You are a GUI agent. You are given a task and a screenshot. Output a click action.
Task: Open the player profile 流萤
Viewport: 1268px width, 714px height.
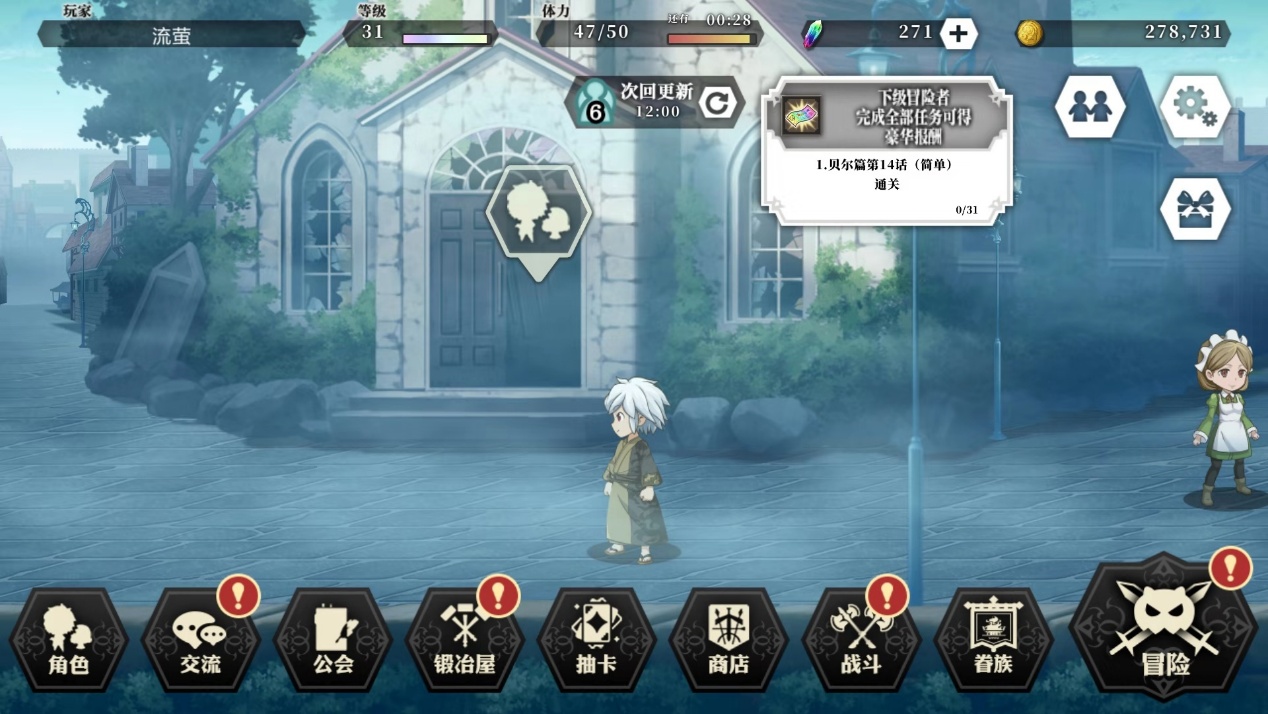[x=171, y=35]
